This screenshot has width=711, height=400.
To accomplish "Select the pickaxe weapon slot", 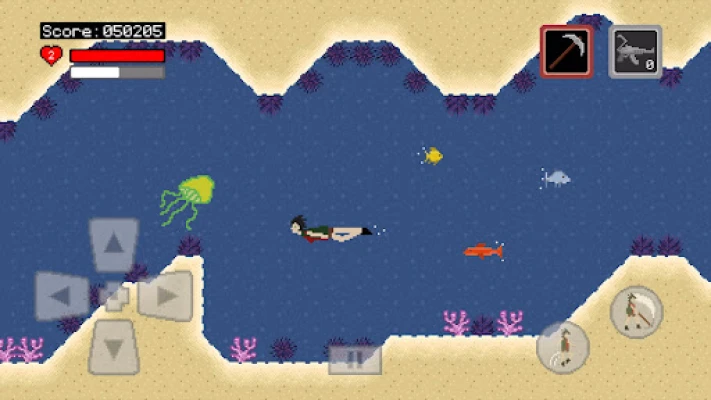I will click(566, 51).
